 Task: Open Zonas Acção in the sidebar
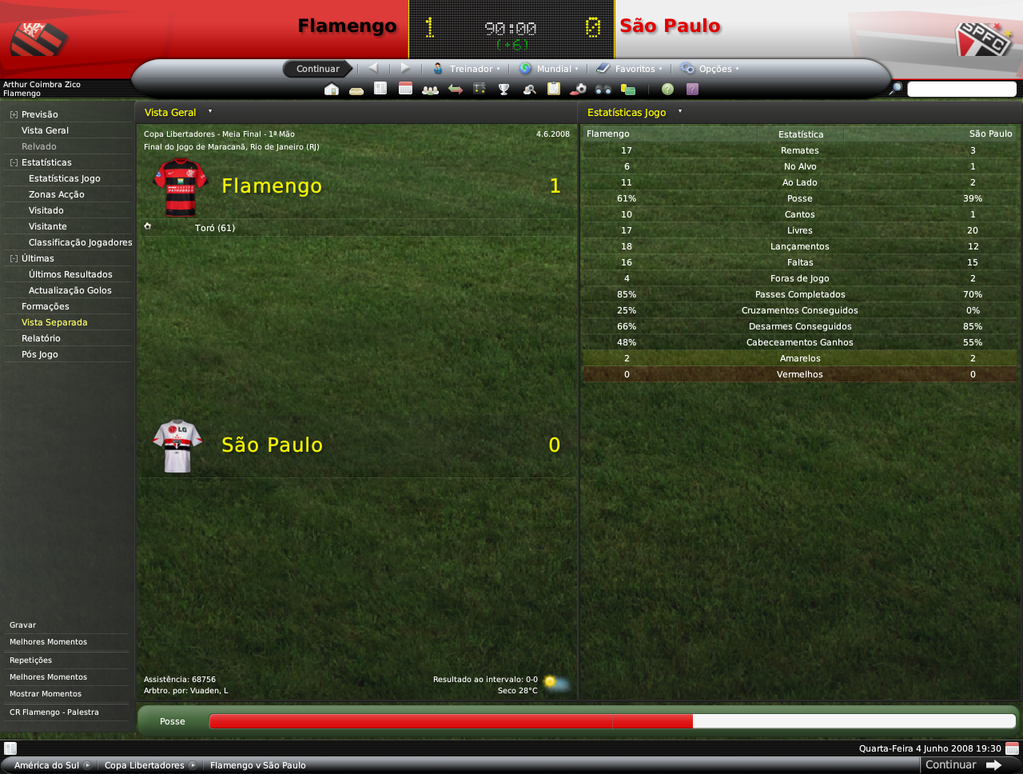(x=56, y=194)
